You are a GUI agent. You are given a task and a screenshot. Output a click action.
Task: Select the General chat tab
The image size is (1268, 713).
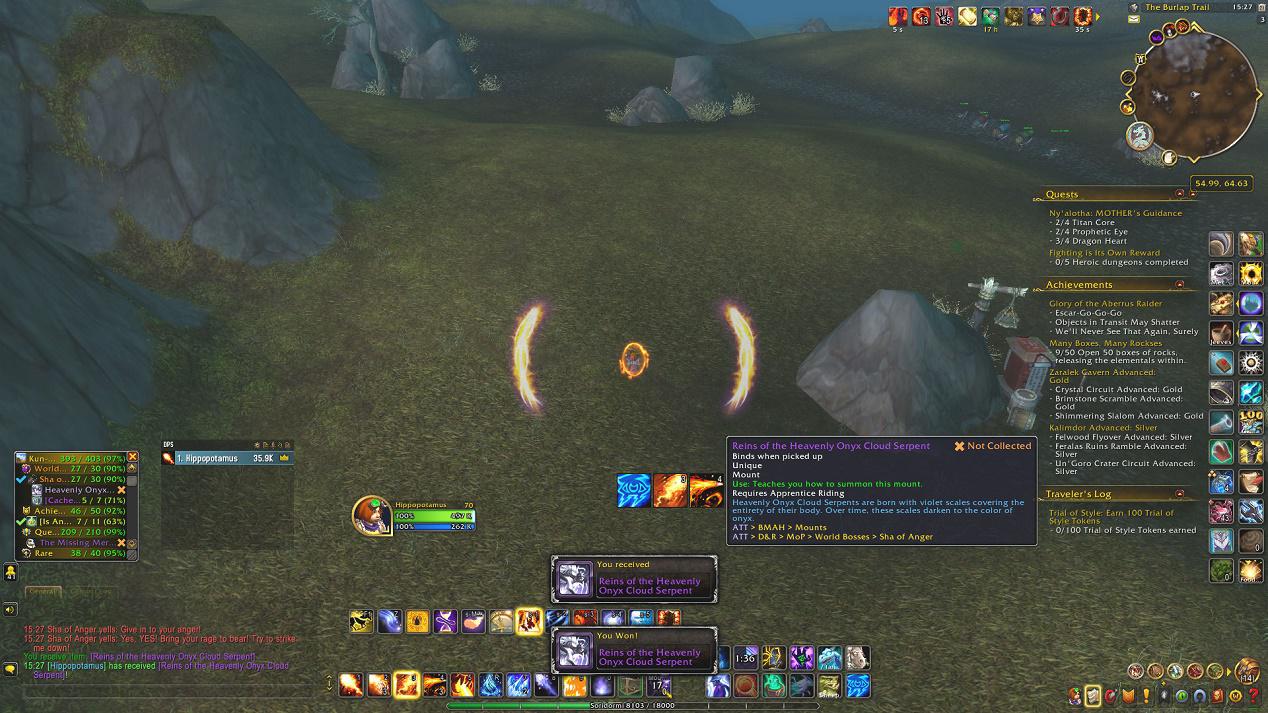[x=40, y=592]
